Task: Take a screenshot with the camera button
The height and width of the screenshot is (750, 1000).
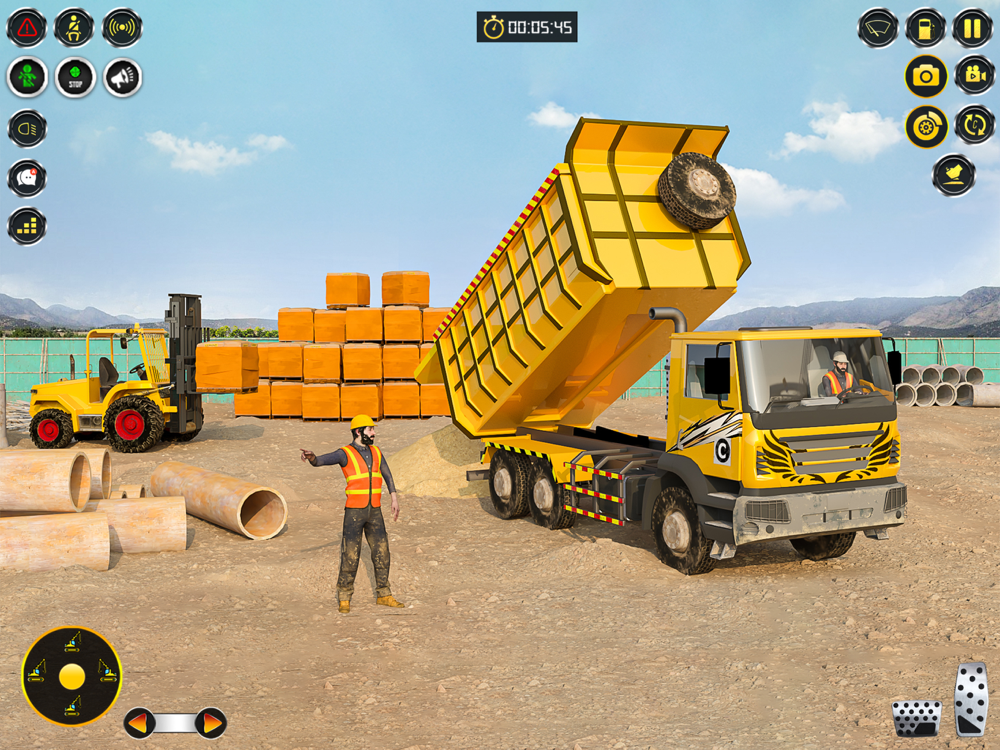Action: coord(926,76)
